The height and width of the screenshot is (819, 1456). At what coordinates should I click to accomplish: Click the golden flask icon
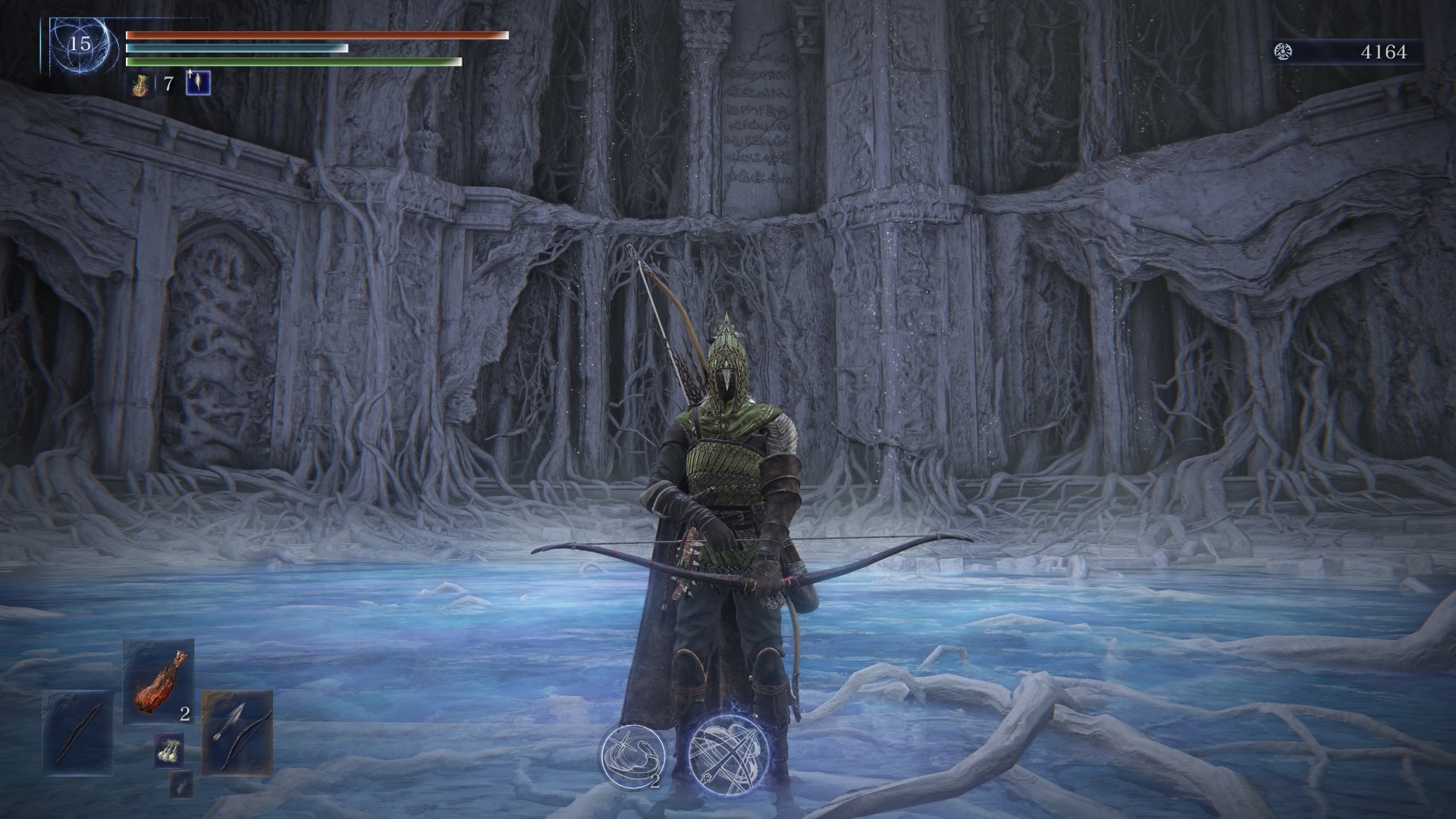tap(141, 84)
